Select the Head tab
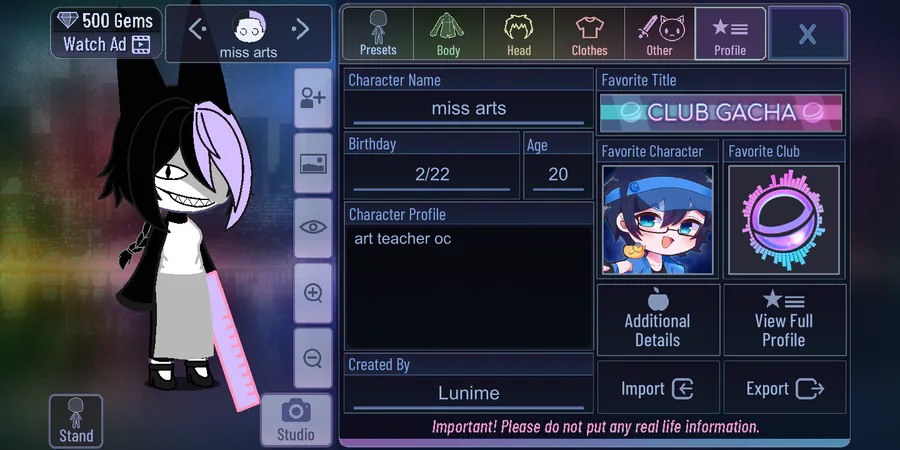This screenshot has height=450, width=900. [x=518, y=33]
